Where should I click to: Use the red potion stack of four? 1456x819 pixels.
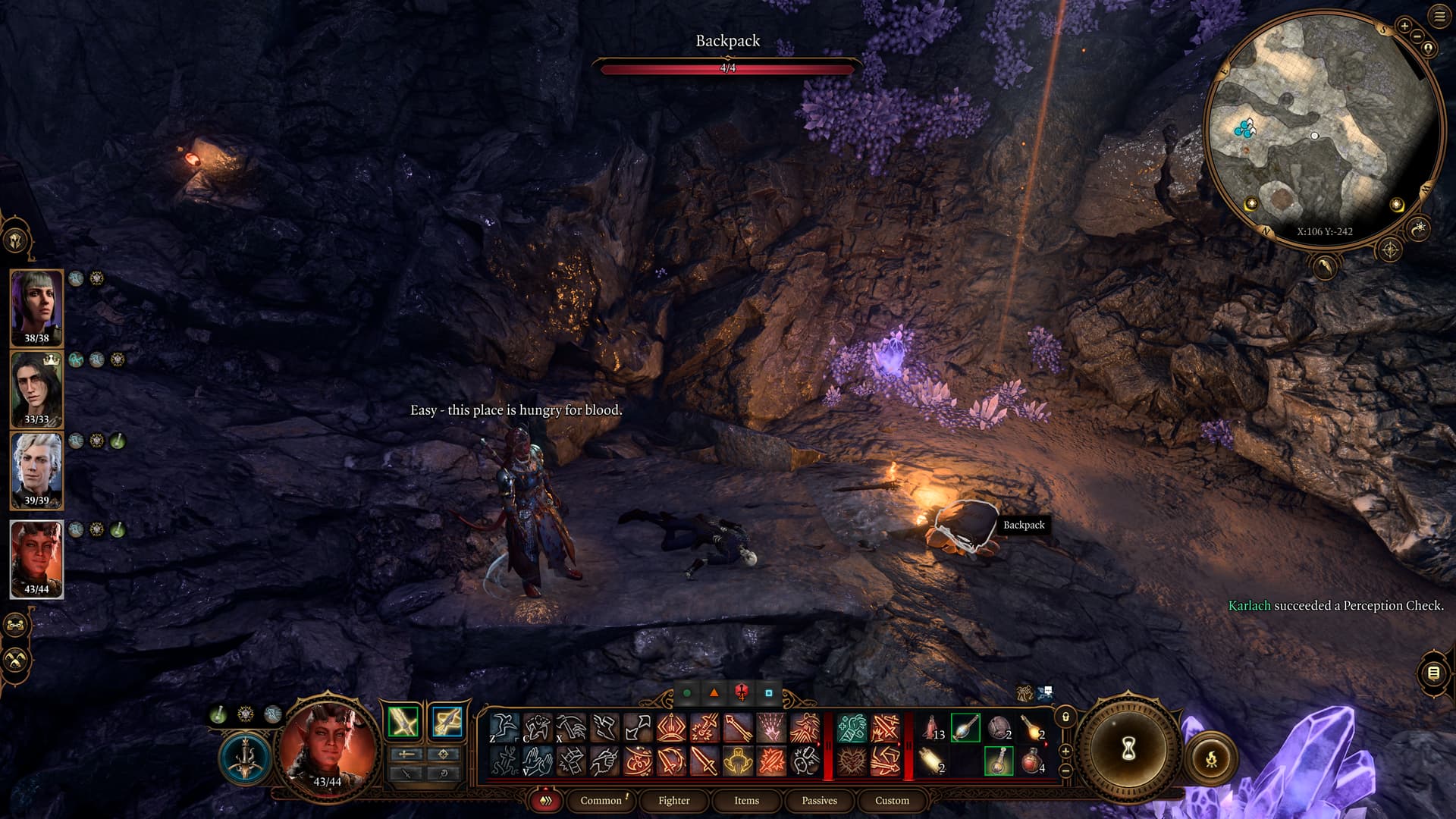(x=1032, y=761)
